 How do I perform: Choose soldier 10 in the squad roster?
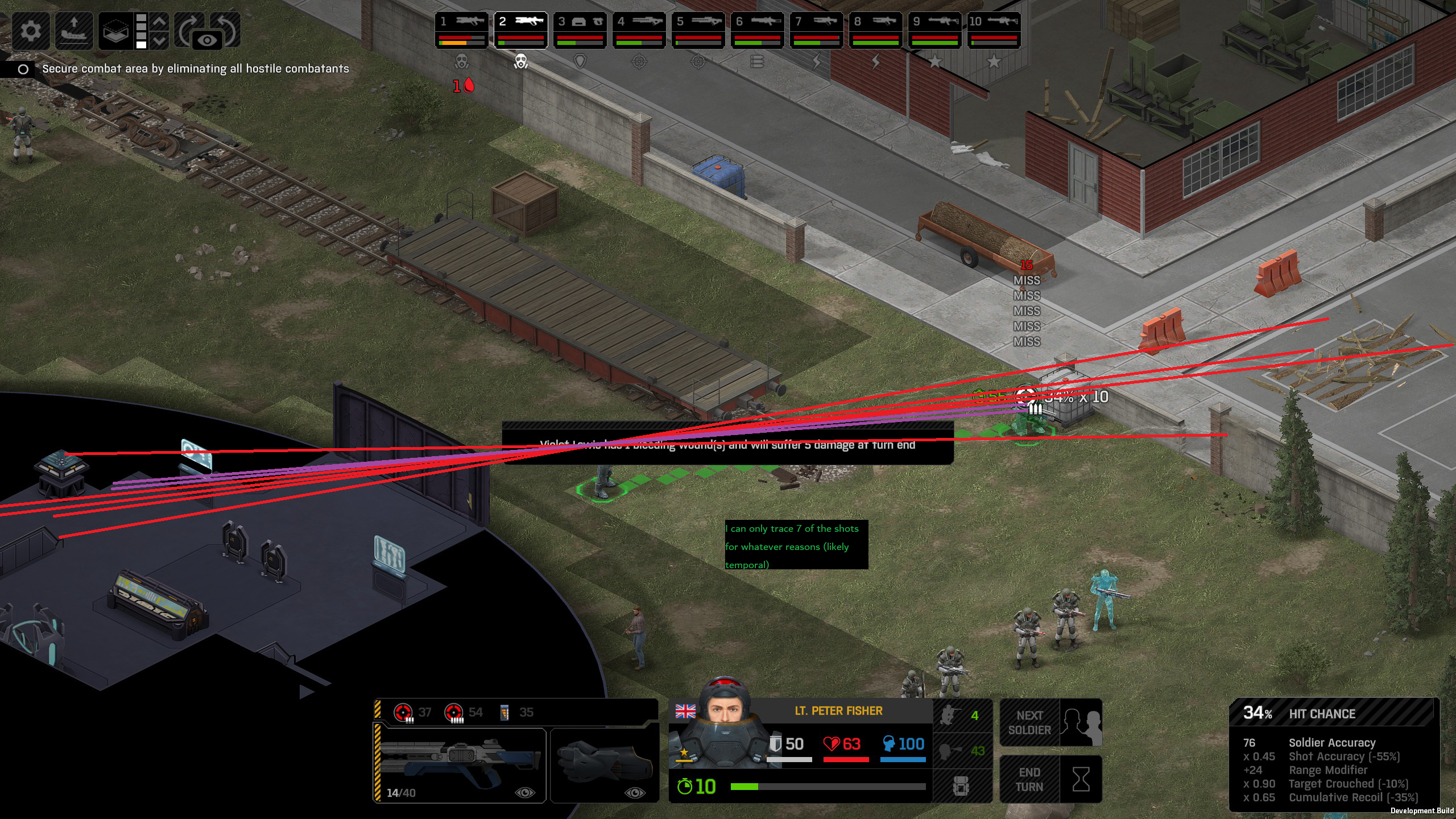pos(994,30)
